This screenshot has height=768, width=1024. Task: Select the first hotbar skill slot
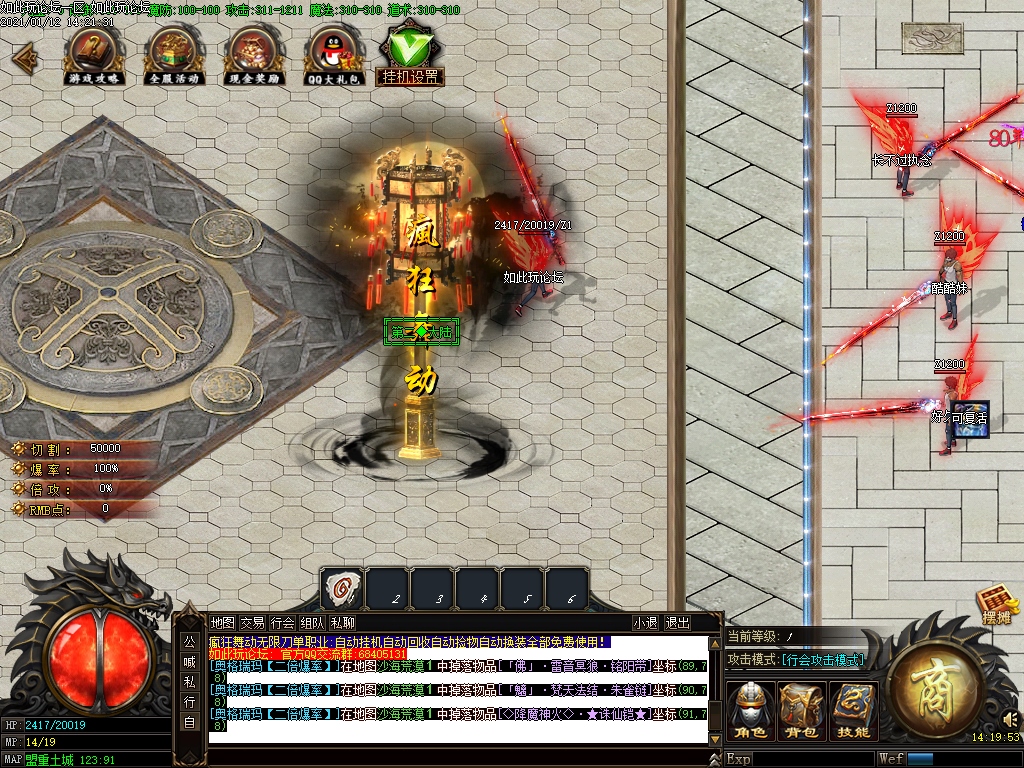[341, 590]
